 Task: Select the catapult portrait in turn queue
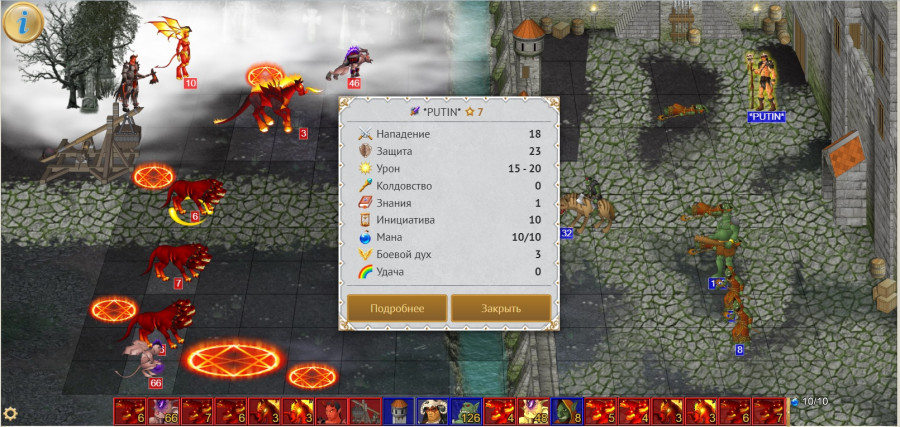pos(365,411)
